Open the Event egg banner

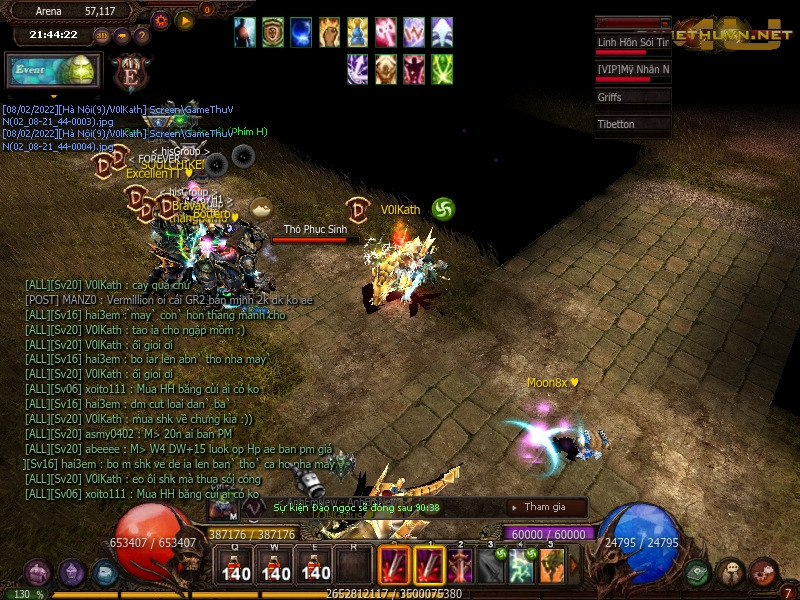pyautogui.click(x=54, y=71)
